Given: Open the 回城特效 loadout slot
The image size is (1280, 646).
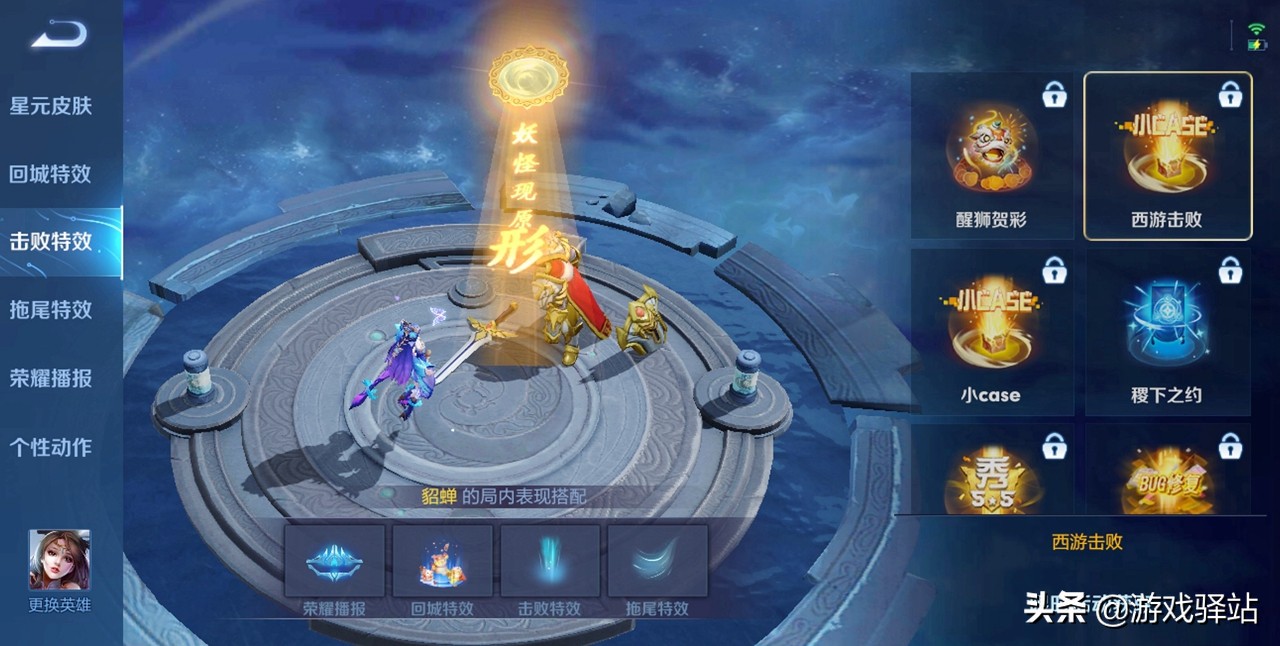Looking at the screenshot, I should pos(443,561).
